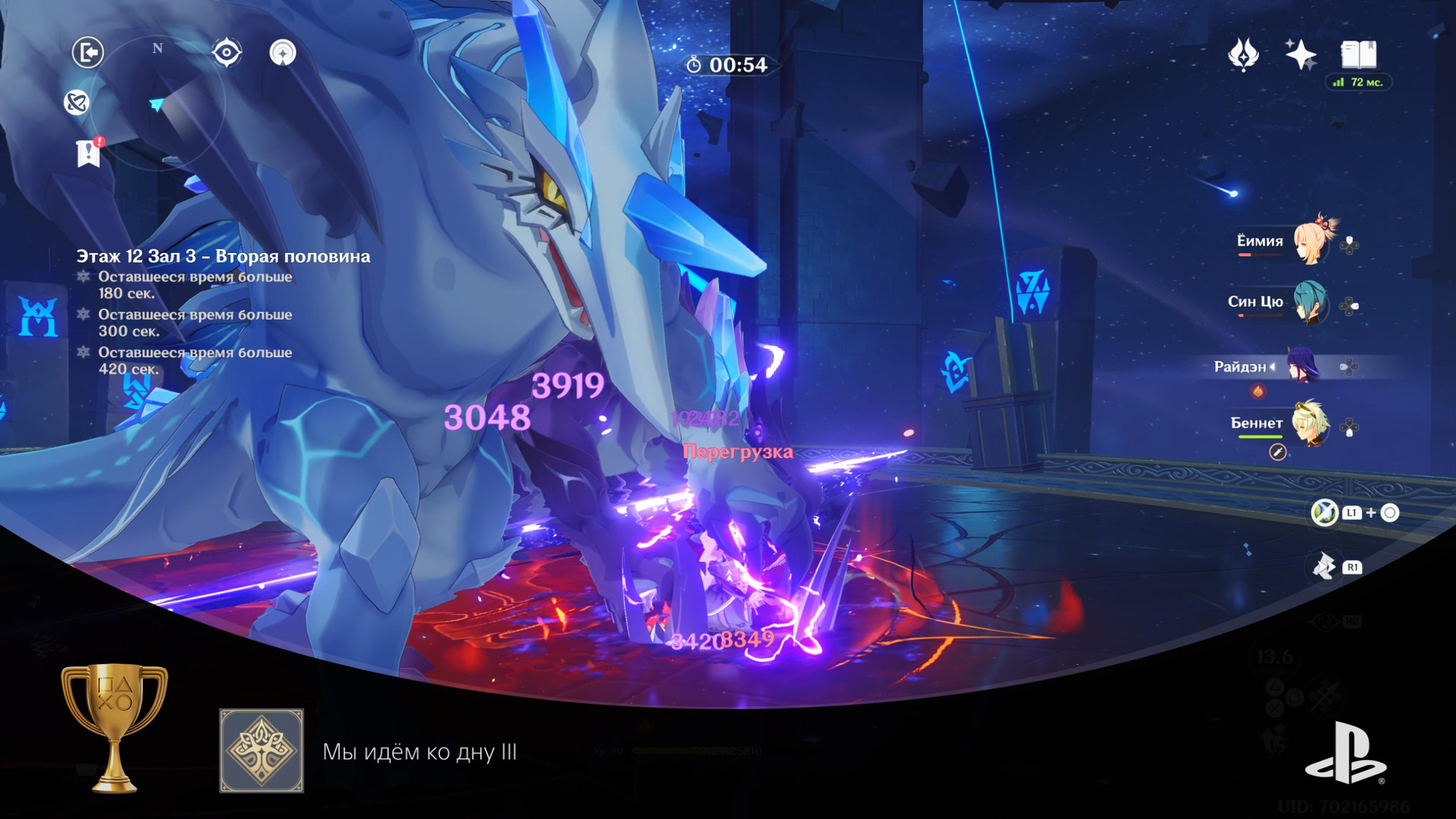Viewport: 1456px width, 819px height.
Task: Open the elemental sight eye icon
Action: [x=226, y=53]
